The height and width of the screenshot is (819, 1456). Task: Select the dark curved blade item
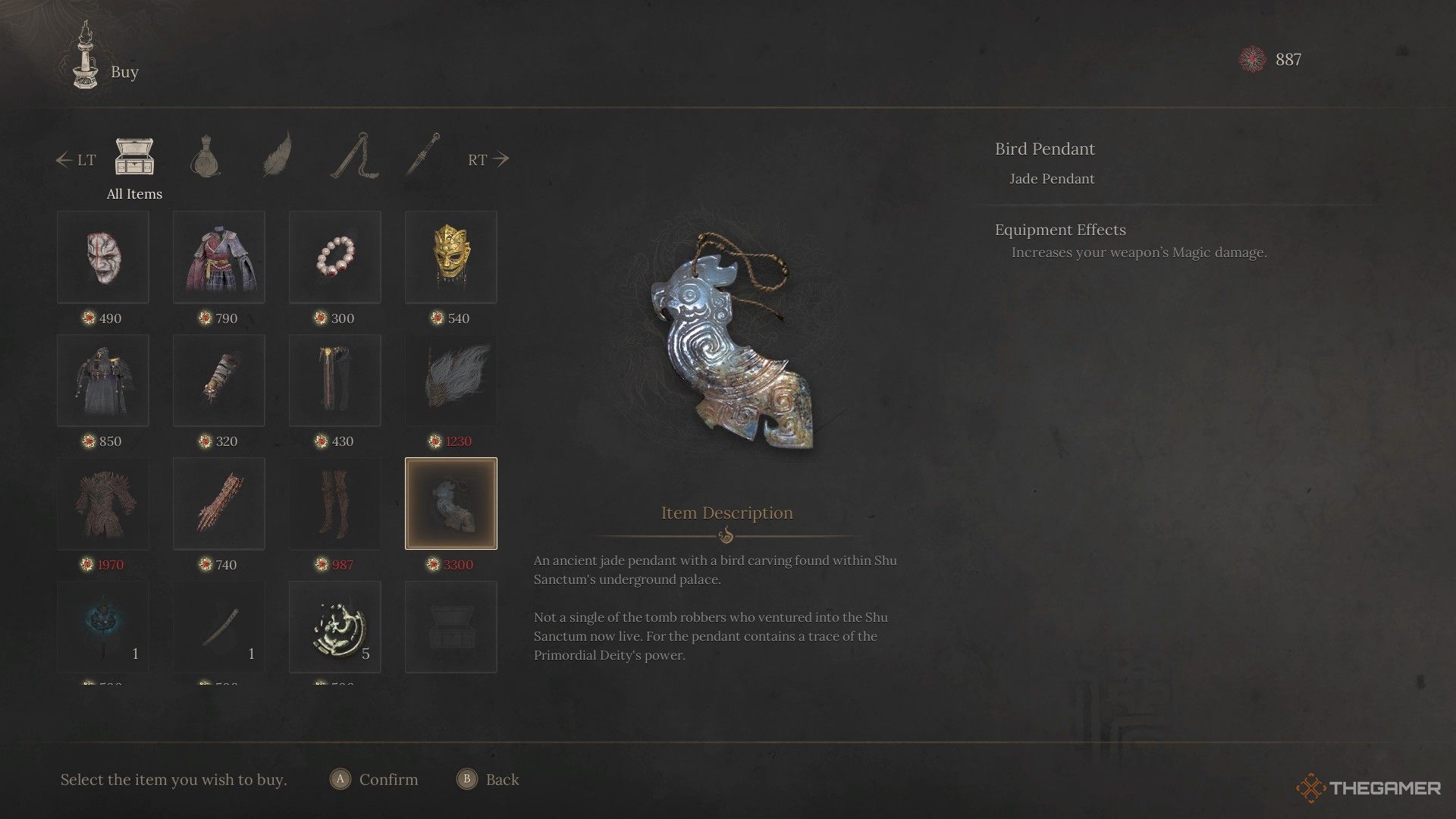click(x=219, y=627)
